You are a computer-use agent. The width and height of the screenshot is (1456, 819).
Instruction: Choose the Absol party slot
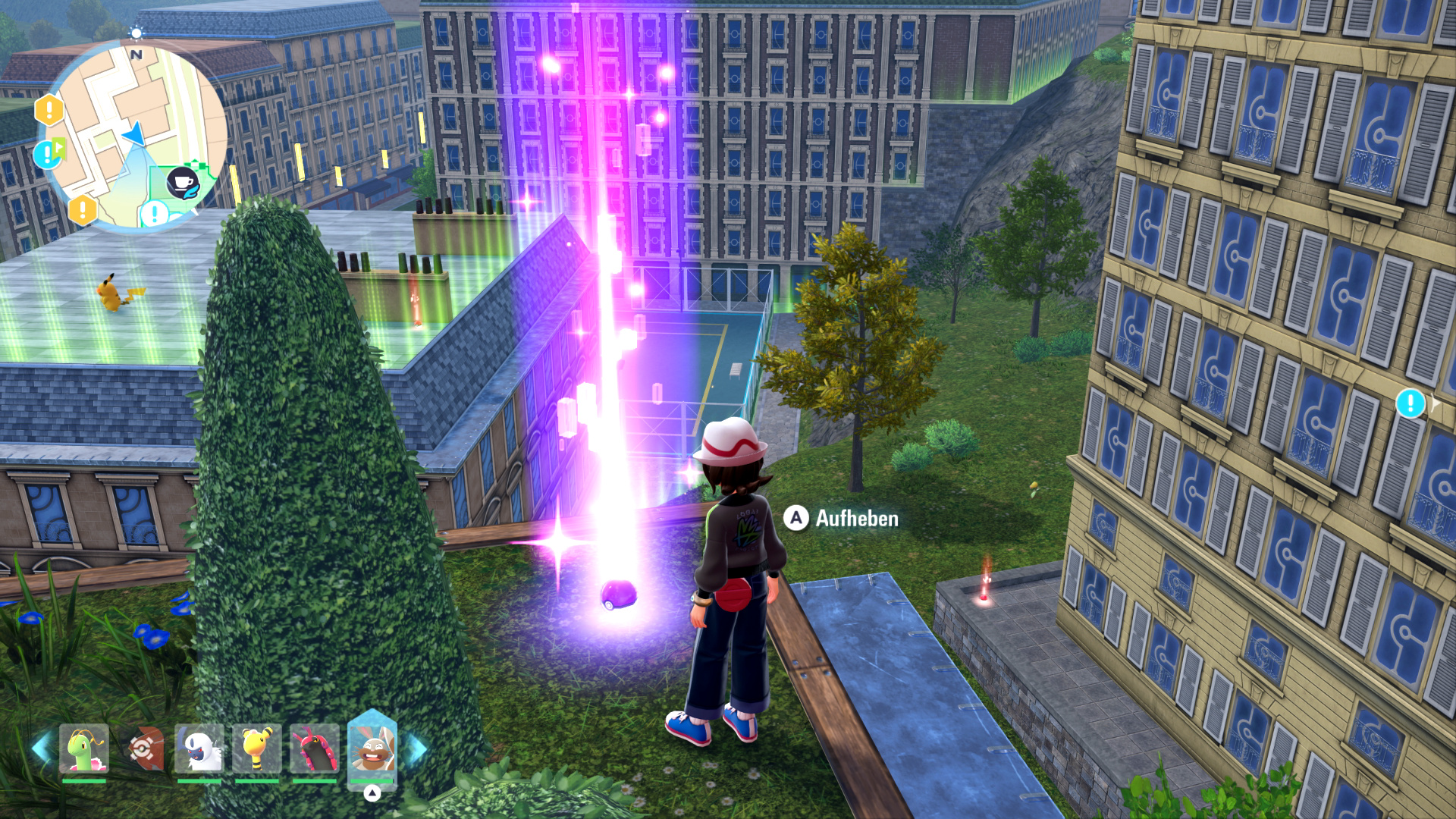click(x=199, y=749)
